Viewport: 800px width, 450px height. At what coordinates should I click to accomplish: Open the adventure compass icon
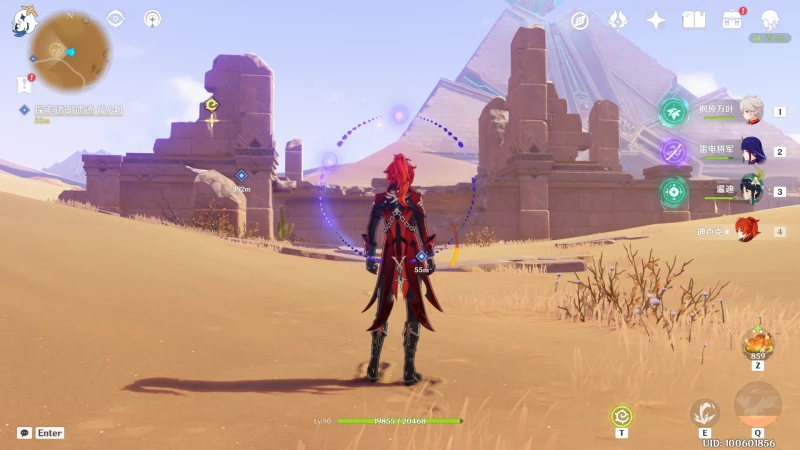coord(580,20)
